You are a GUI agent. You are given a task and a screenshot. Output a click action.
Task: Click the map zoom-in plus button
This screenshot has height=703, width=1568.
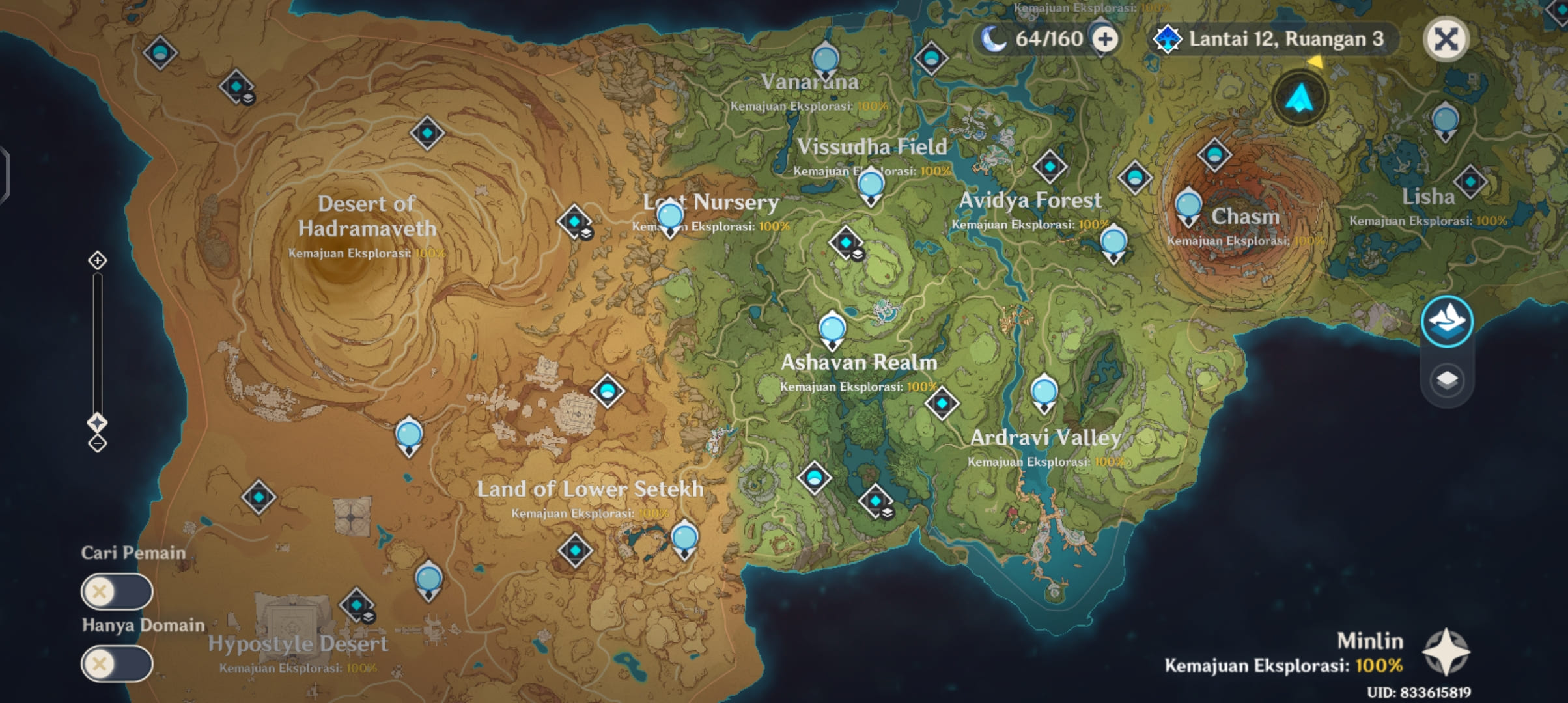(98, 260)
